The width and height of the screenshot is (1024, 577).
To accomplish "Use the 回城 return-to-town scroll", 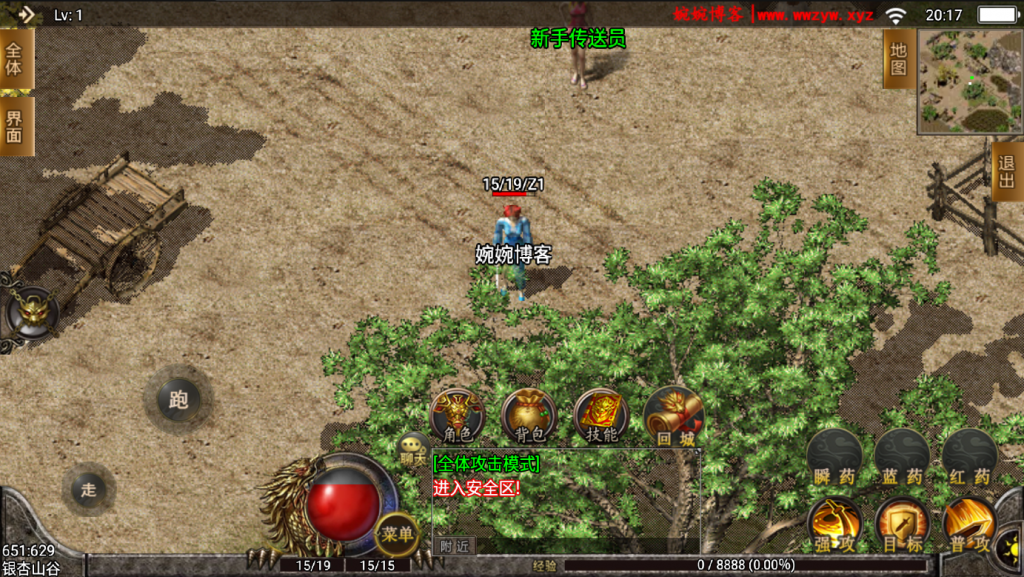I will [x=673, y=415].
